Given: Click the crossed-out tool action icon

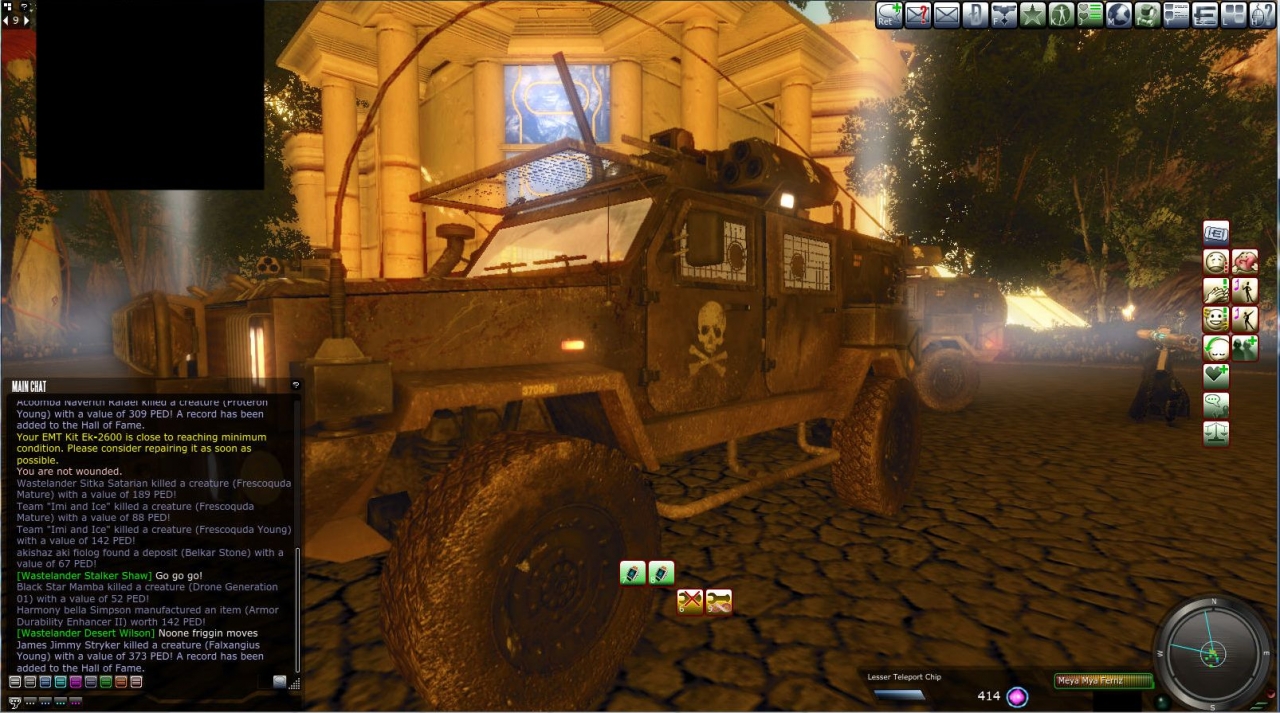Looking at the screenshot, I should (690, 601).
